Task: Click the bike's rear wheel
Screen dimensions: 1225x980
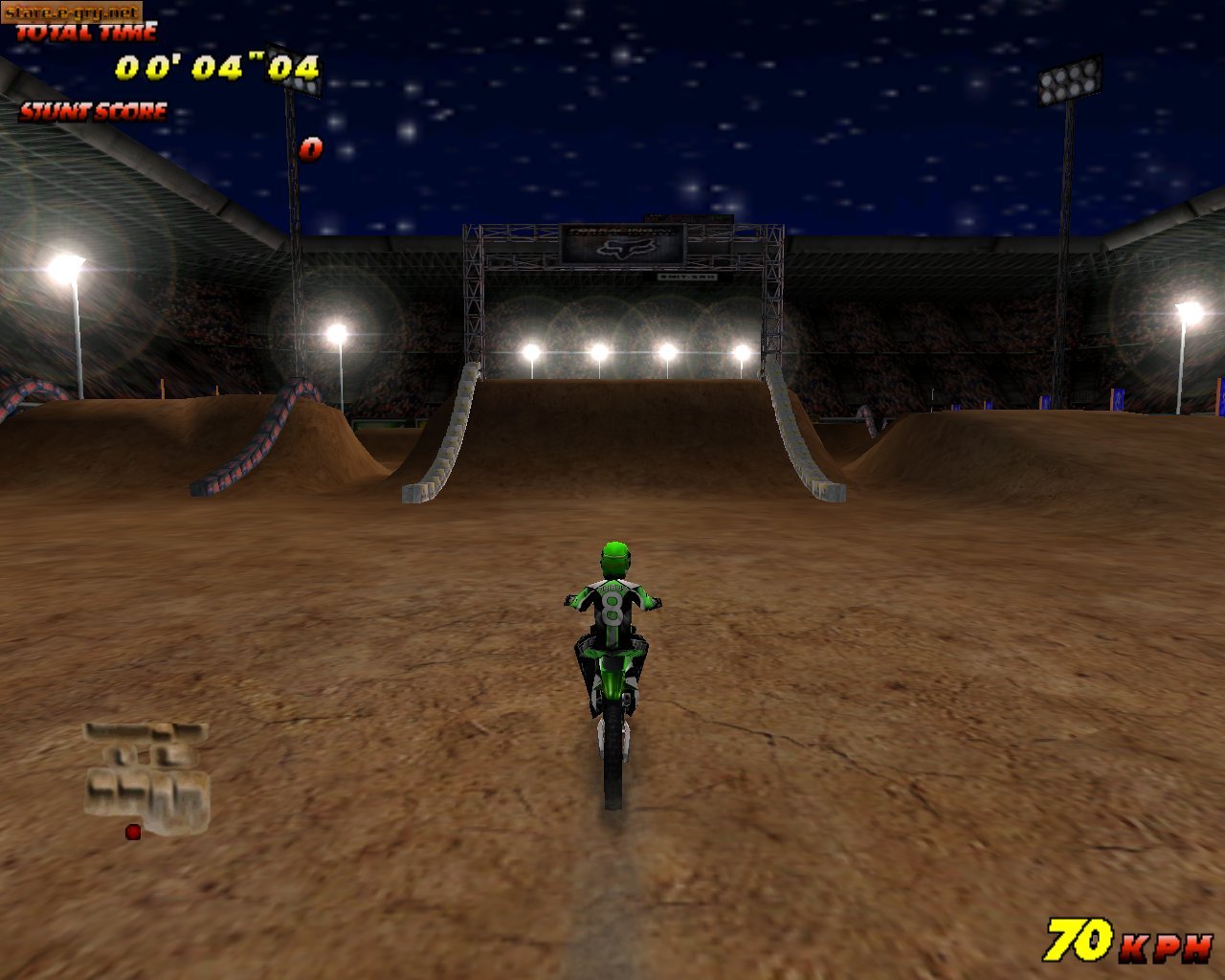Action: [612, 766]
